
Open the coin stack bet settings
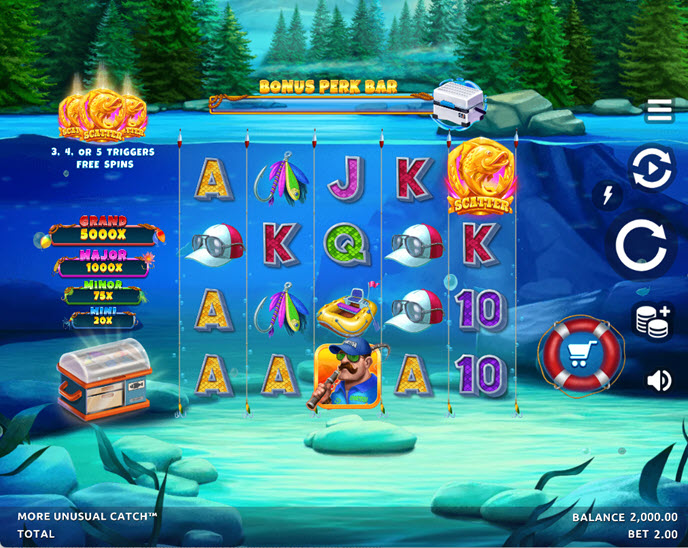[x=653, y=320]
